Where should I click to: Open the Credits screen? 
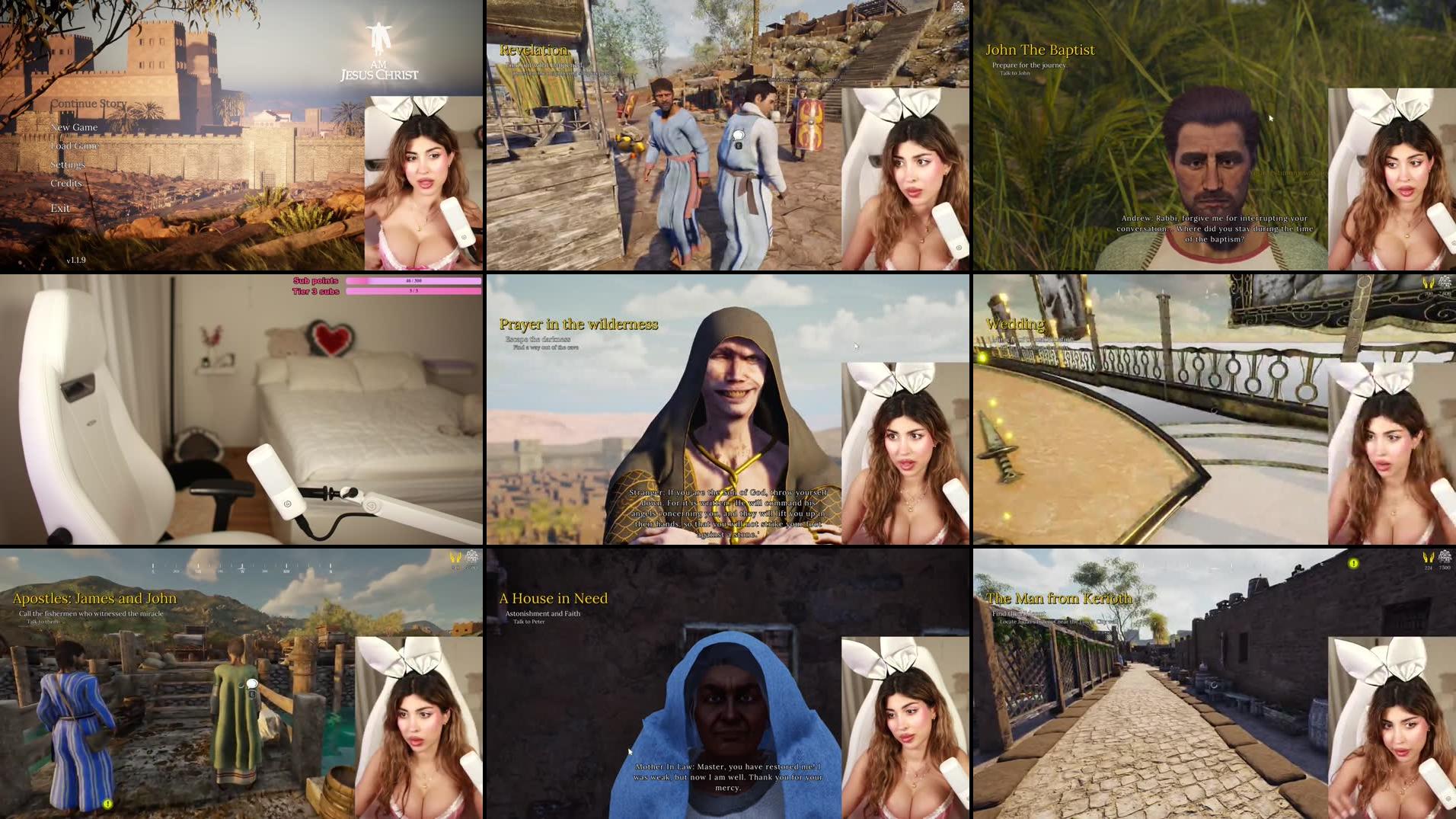click(66, 183)
